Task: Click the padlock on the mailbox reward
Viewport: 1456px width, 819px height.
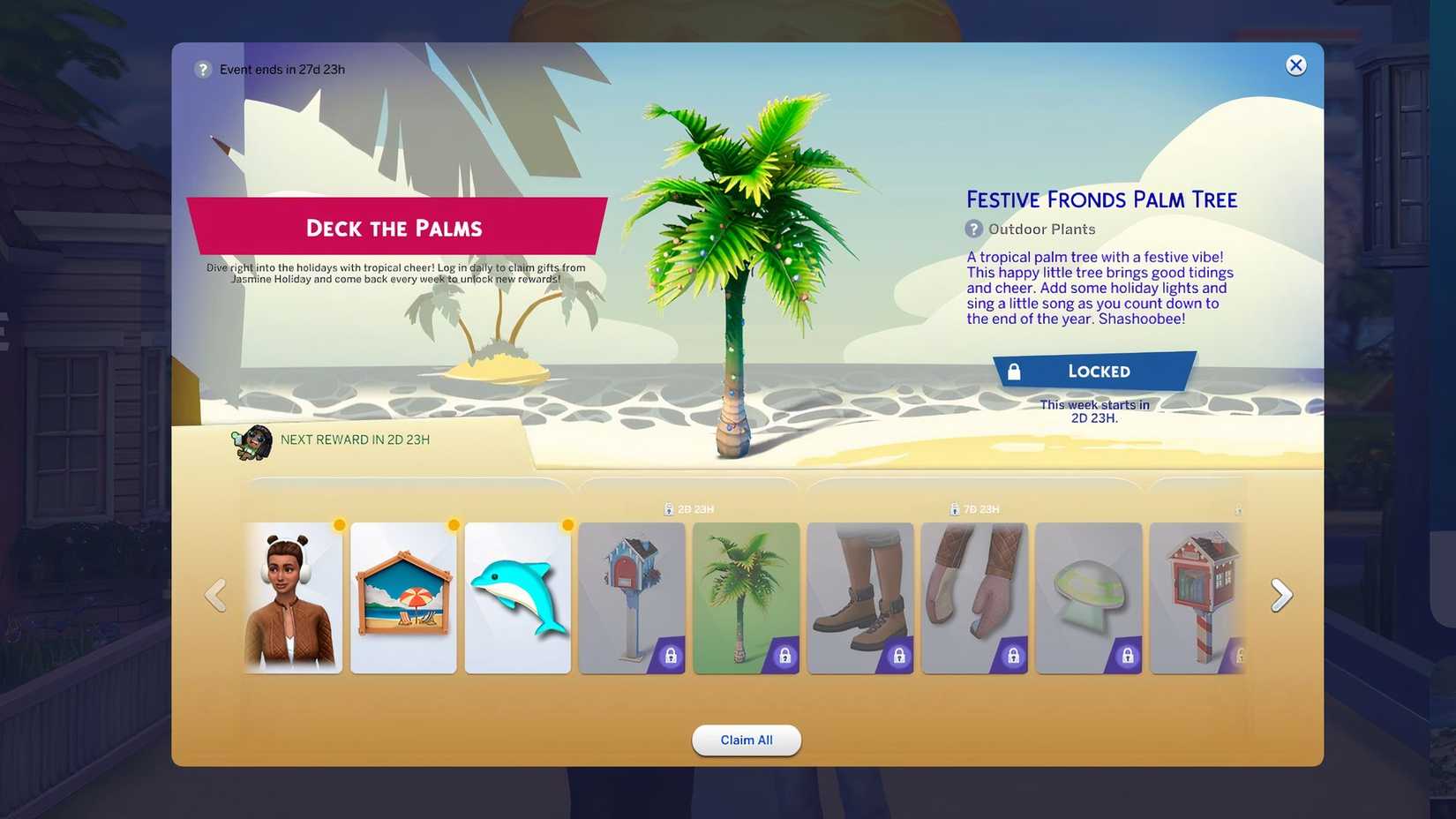Action: point(670,656)
